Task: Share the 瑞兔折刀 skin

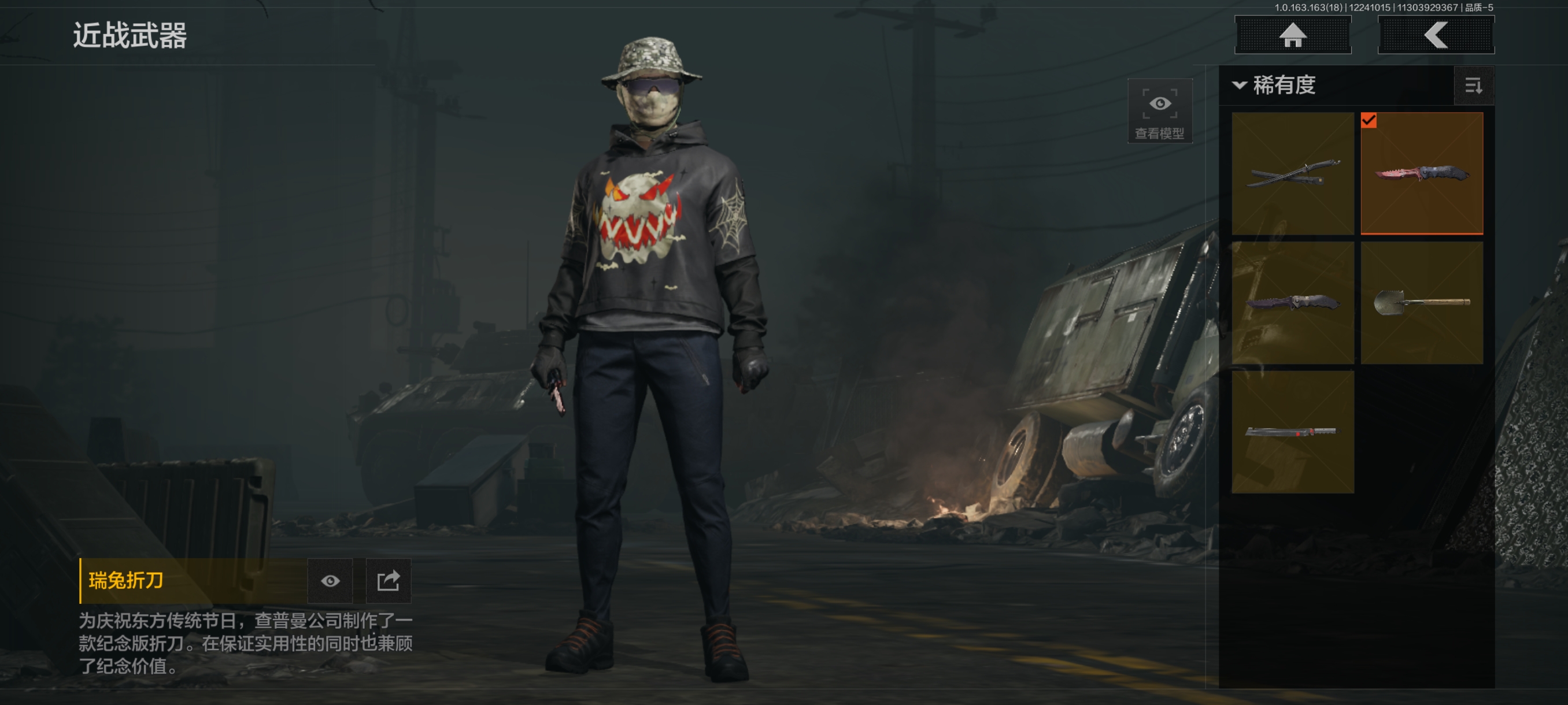Action: (x=389, y=581)
